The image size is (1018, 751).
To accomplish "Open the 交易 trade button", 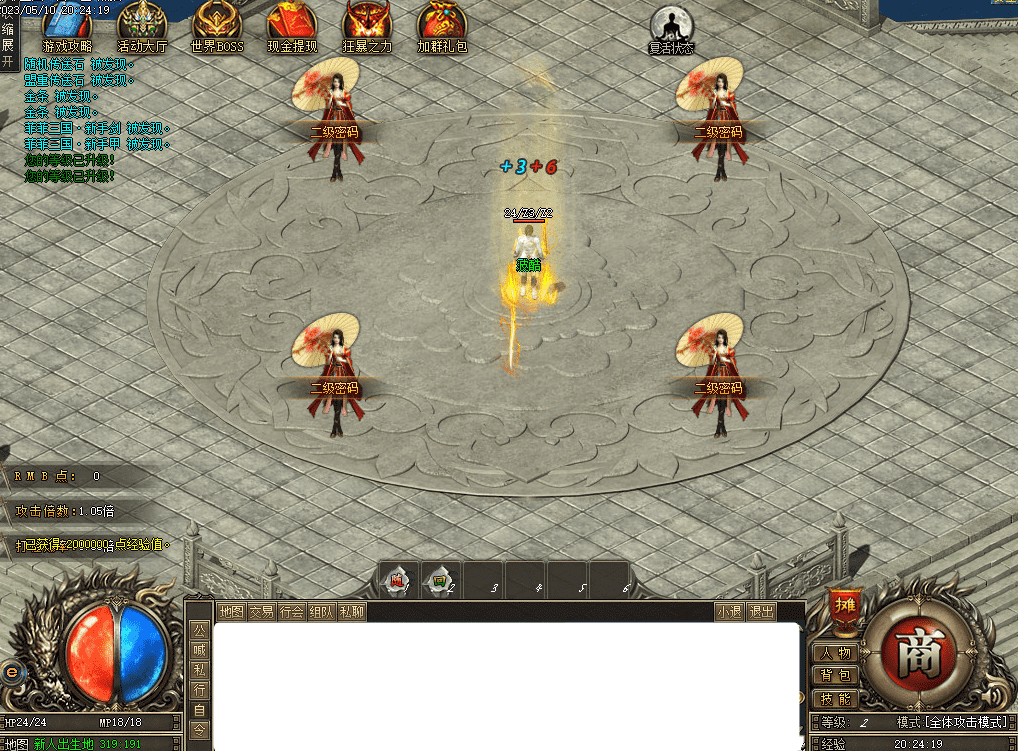I will tap(261, 611).
